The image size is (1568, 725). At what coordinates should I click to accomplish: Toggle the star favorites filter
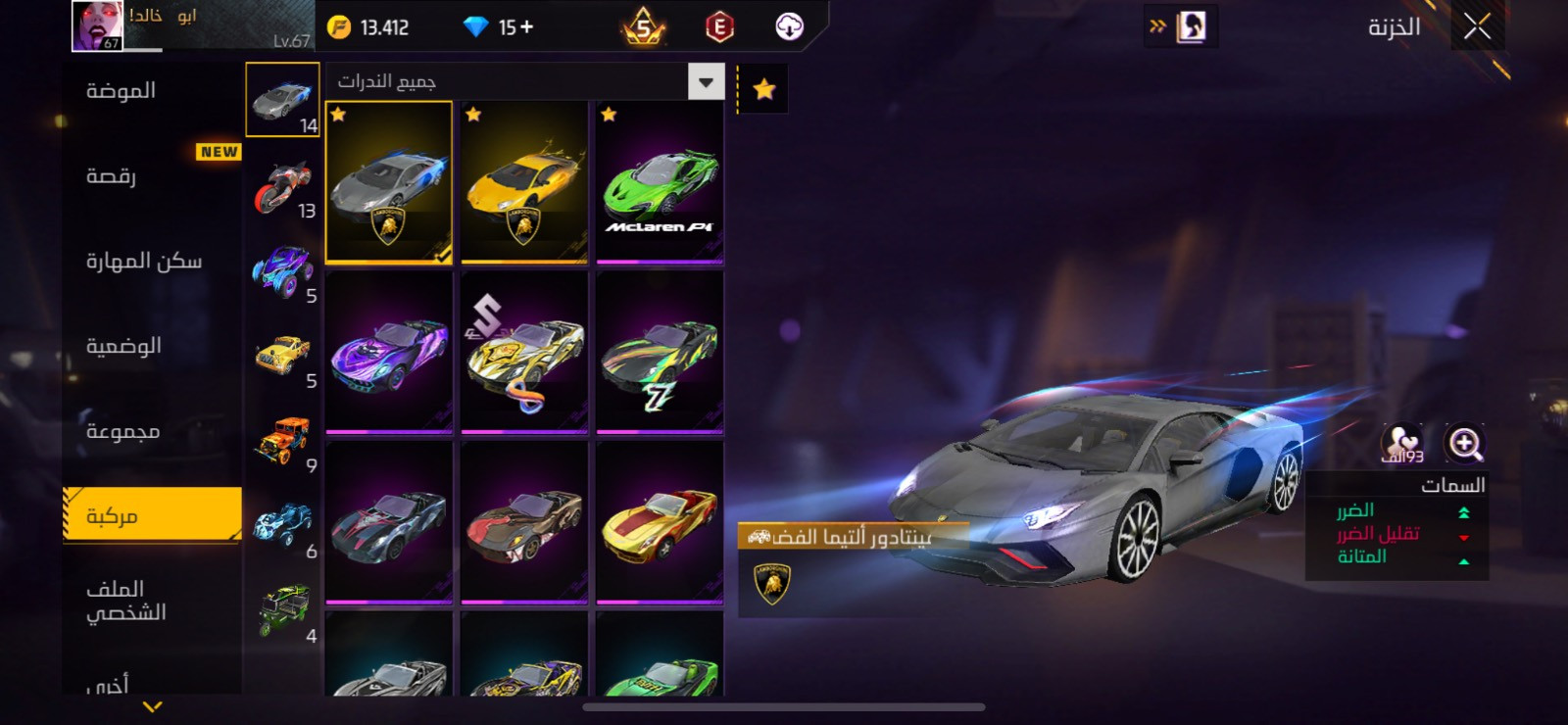coord(764,90)
